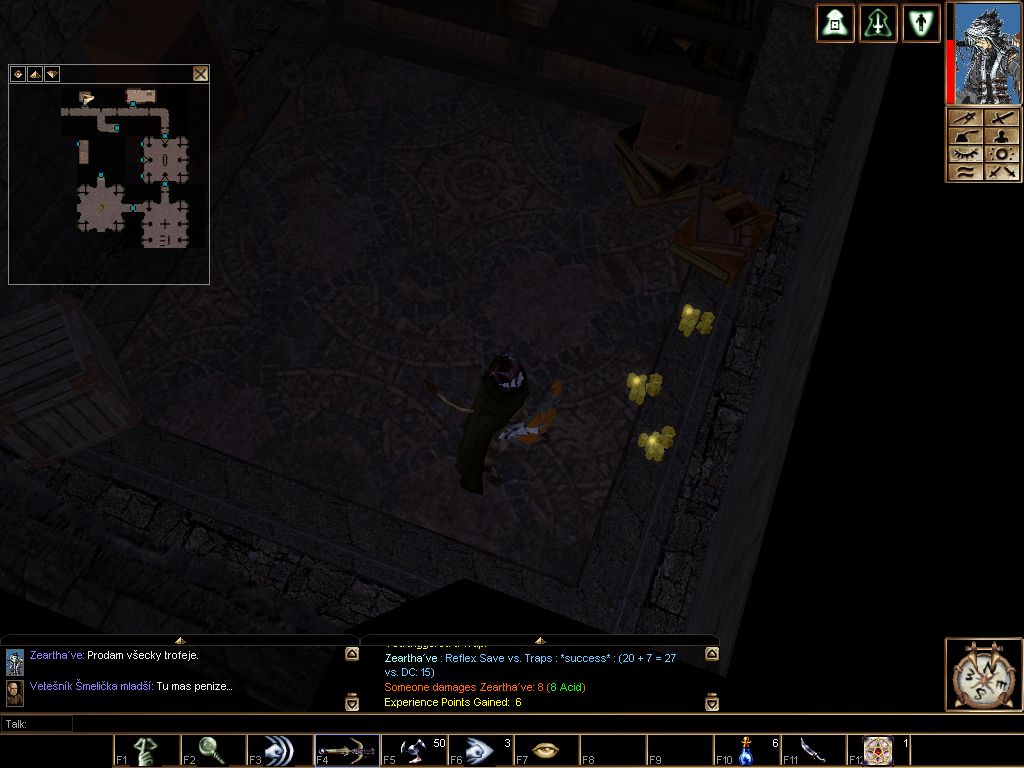Click the minimap's center-view diamond button
Screen dimensions: 1024x768
click(x=18, y=74)
